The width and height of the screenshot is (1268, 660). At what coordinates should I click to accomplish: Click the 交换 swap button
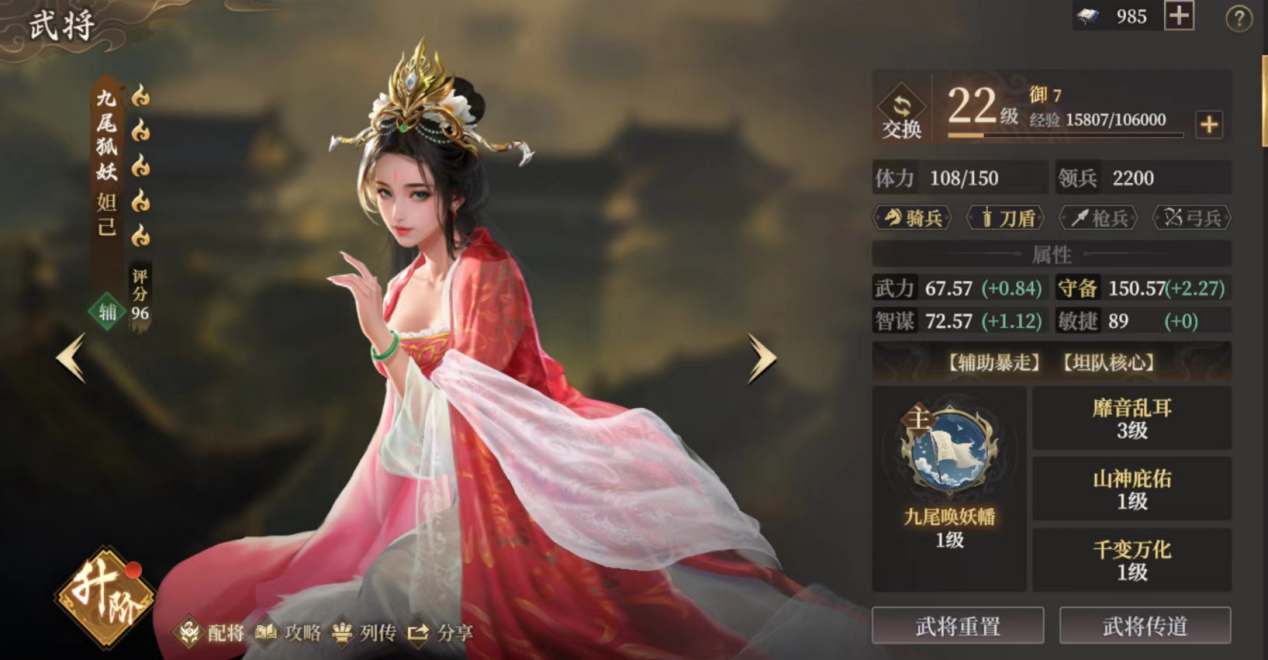coord(901,113)
